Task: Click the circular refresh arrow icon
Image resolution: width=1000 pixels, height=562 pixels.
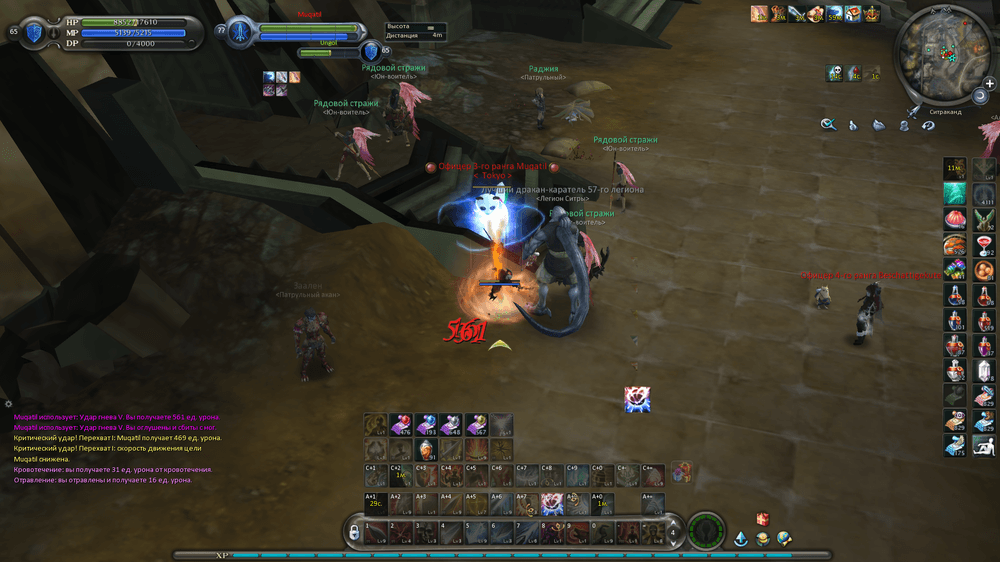Action: click(928, 125)
